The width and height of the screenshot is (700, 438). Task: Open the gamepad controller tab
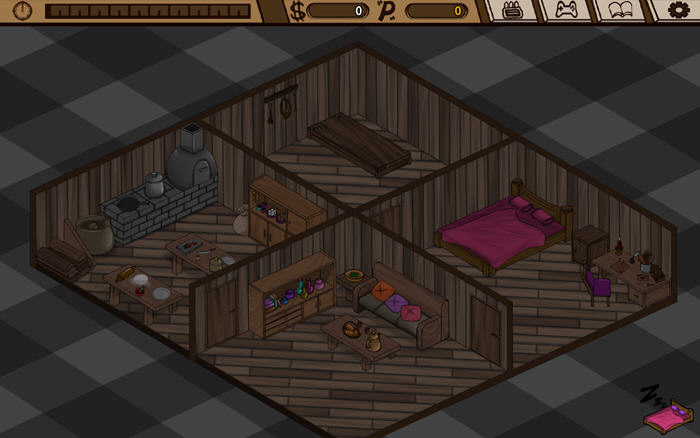click(x=566, y=11)
